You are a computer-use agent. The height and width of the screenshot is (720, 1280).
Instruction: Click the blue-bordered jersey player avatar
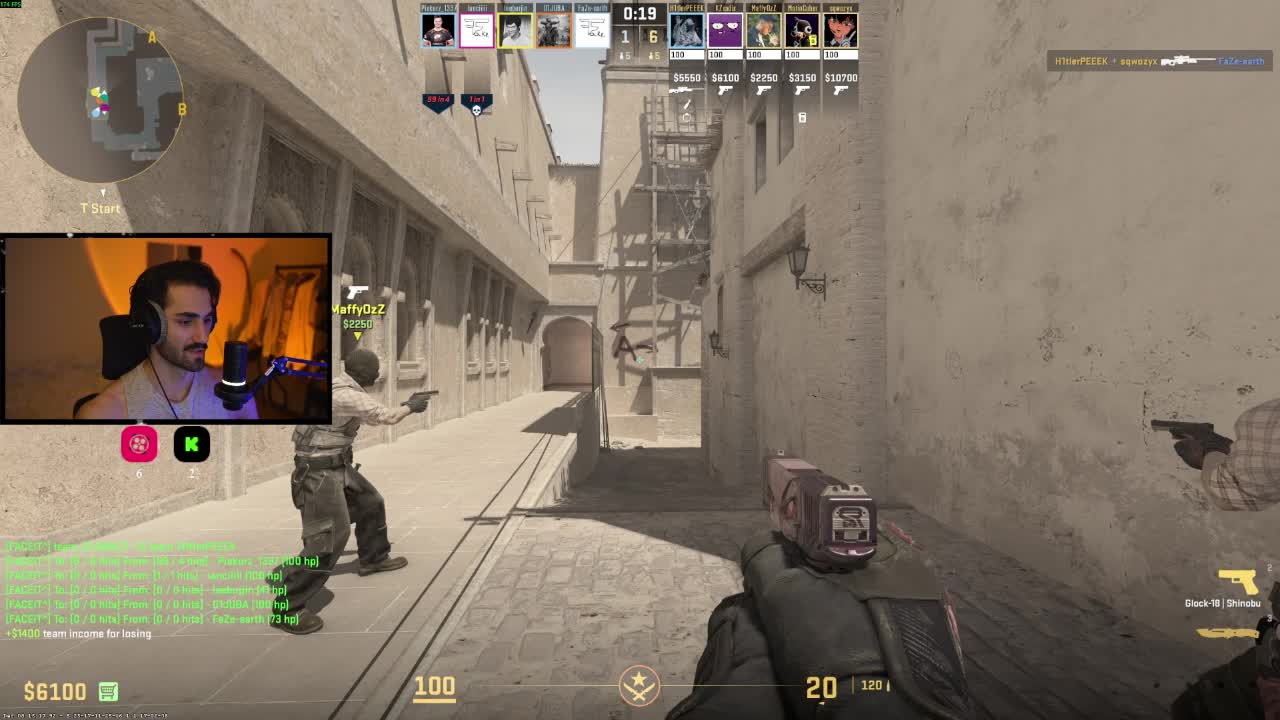(438, 31)
